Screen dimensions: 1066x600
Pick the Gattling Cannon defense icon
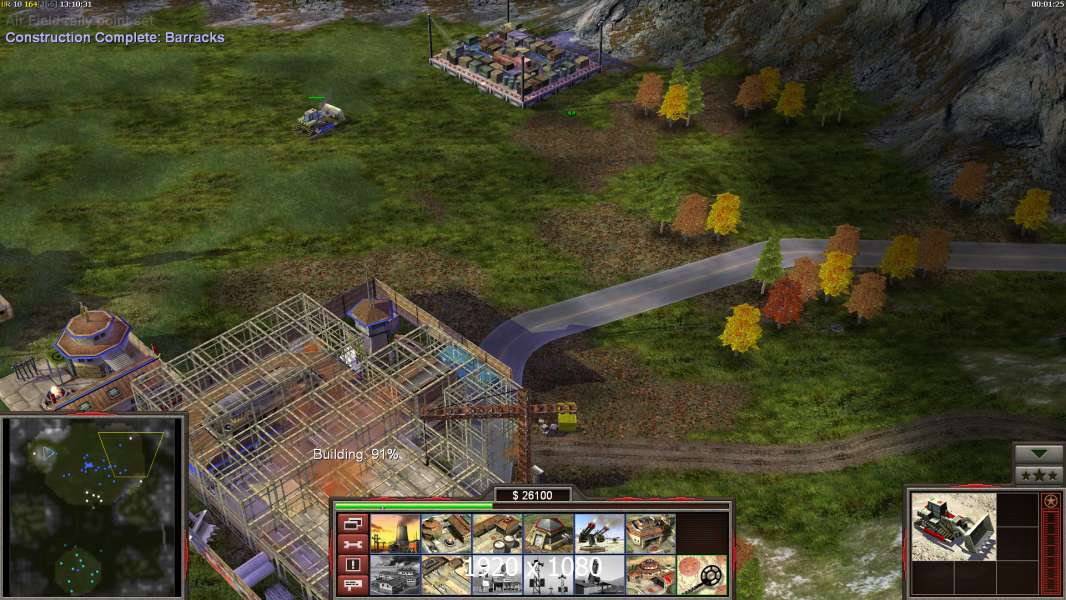599,533
